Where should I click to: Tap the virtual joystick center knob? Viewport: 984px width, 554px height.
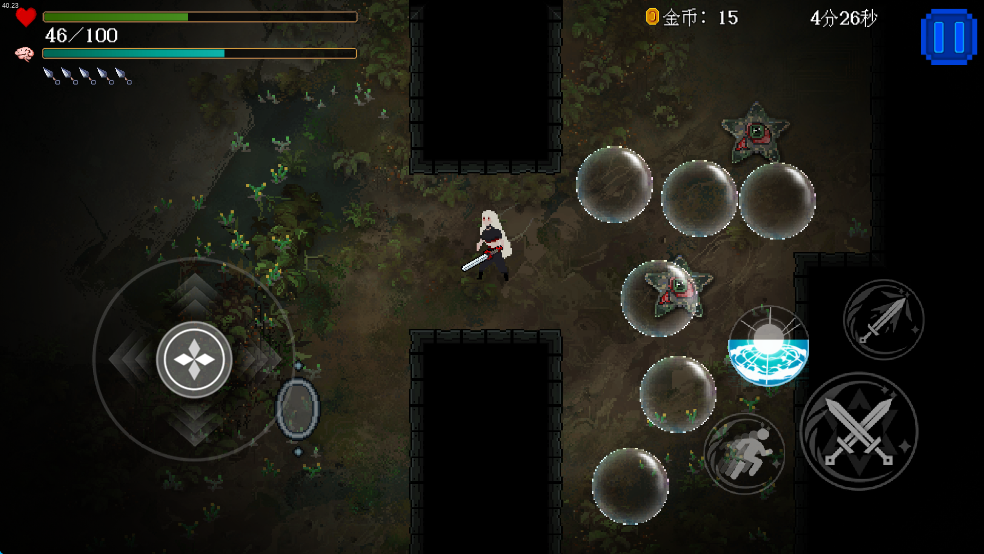pos(194,359)
